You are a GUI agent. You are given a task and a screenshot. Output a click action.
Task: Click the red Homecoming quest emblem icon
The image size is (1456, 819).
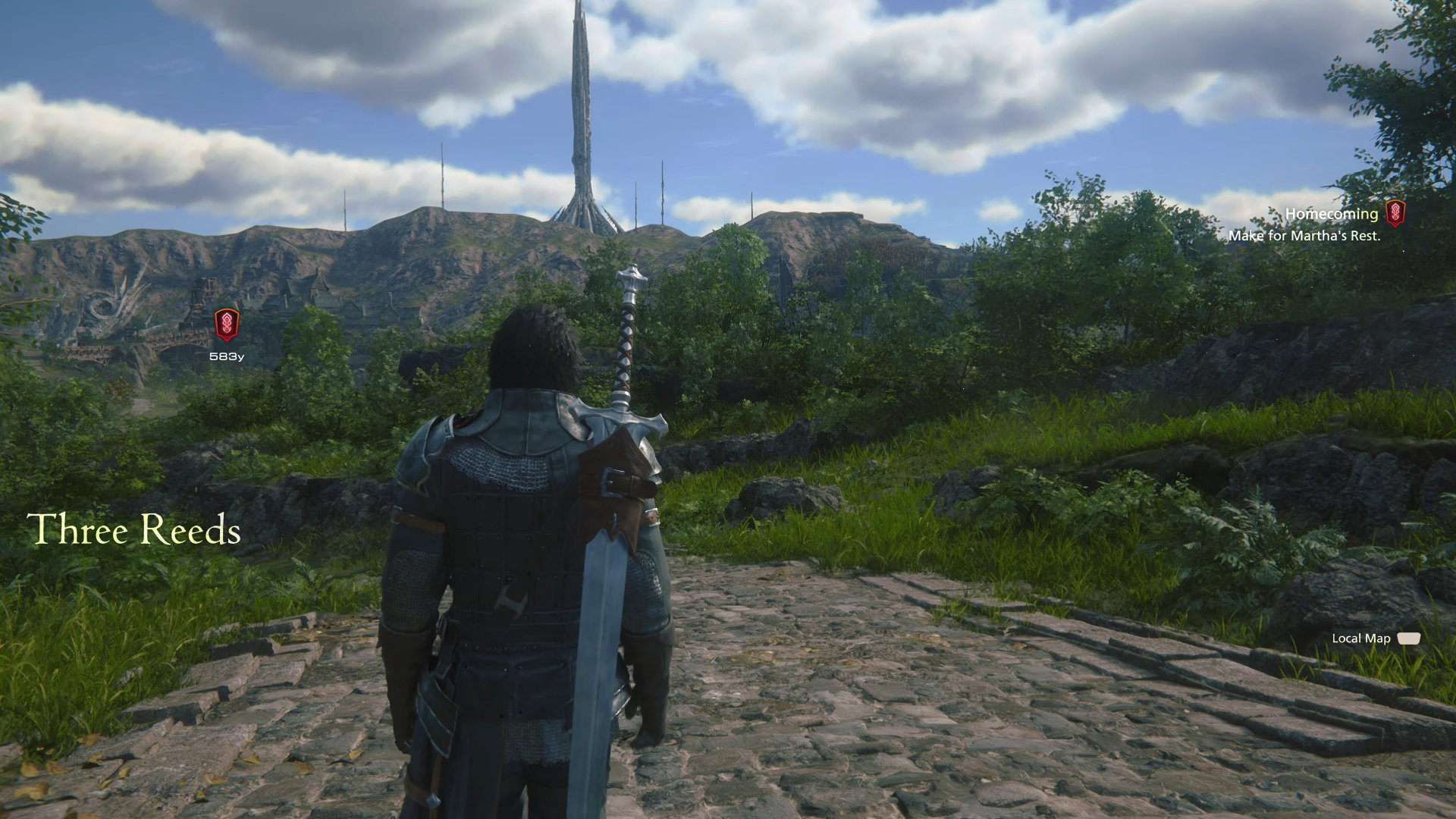coord(1395,214)
